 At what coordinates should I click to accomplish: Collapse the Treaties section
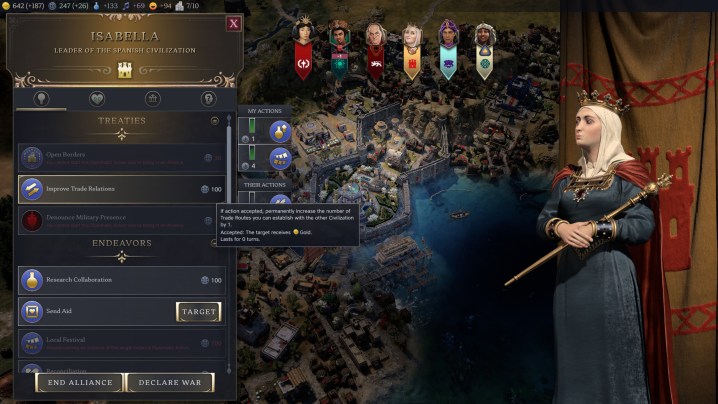215,121
